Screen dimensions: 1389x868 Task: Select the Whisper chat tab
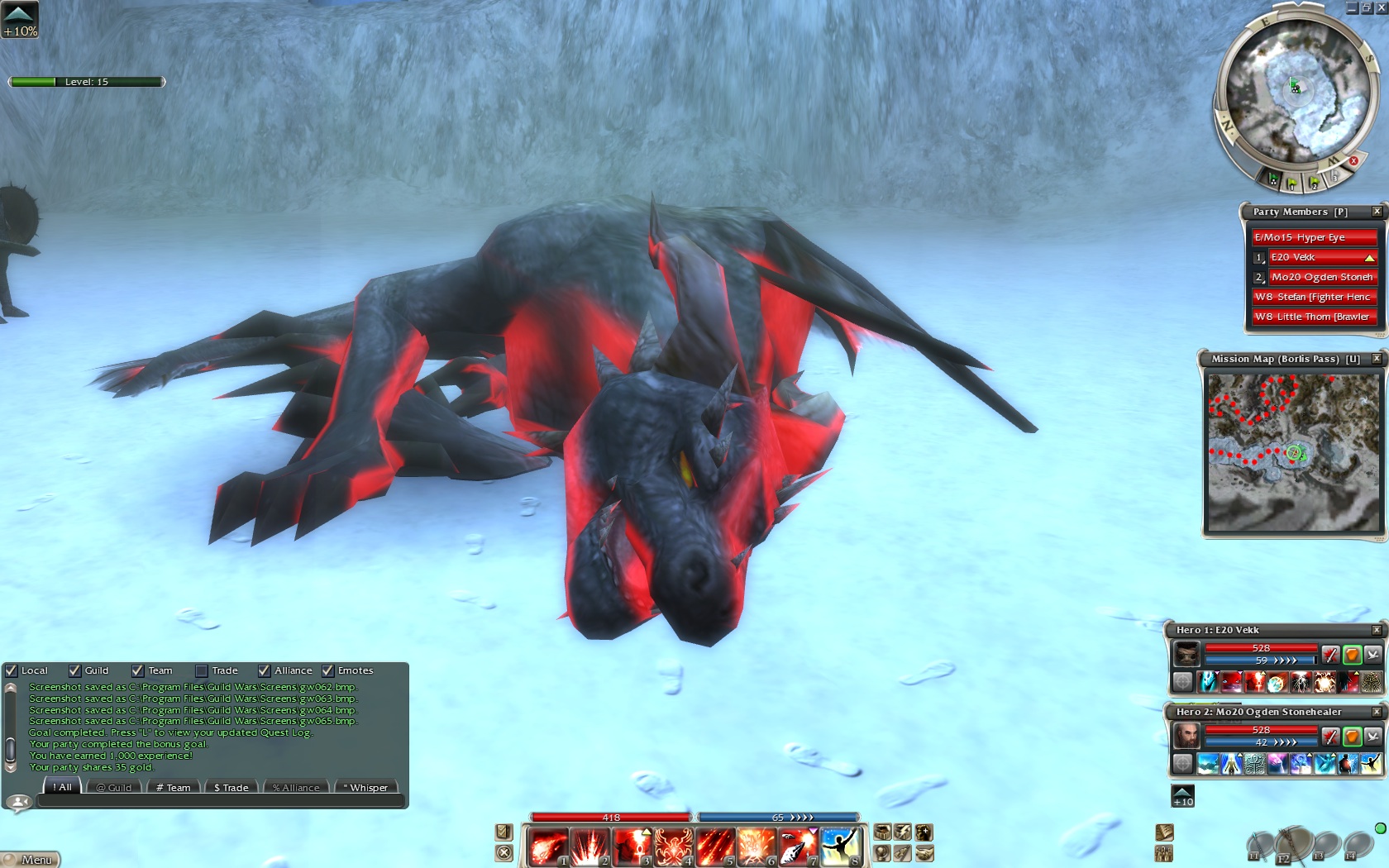(x=365, y=788)
